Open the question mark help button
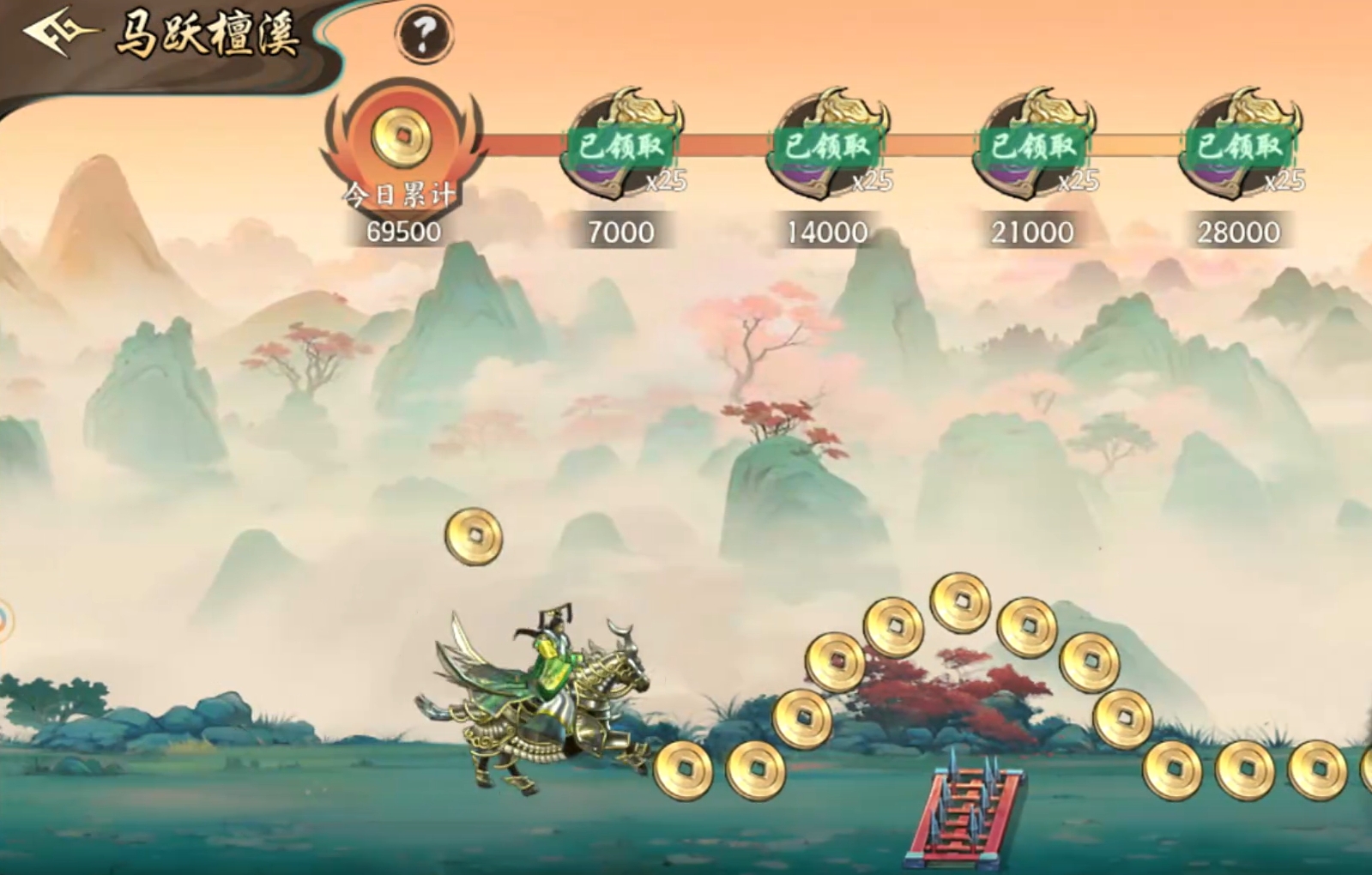 tap(424, 34)
